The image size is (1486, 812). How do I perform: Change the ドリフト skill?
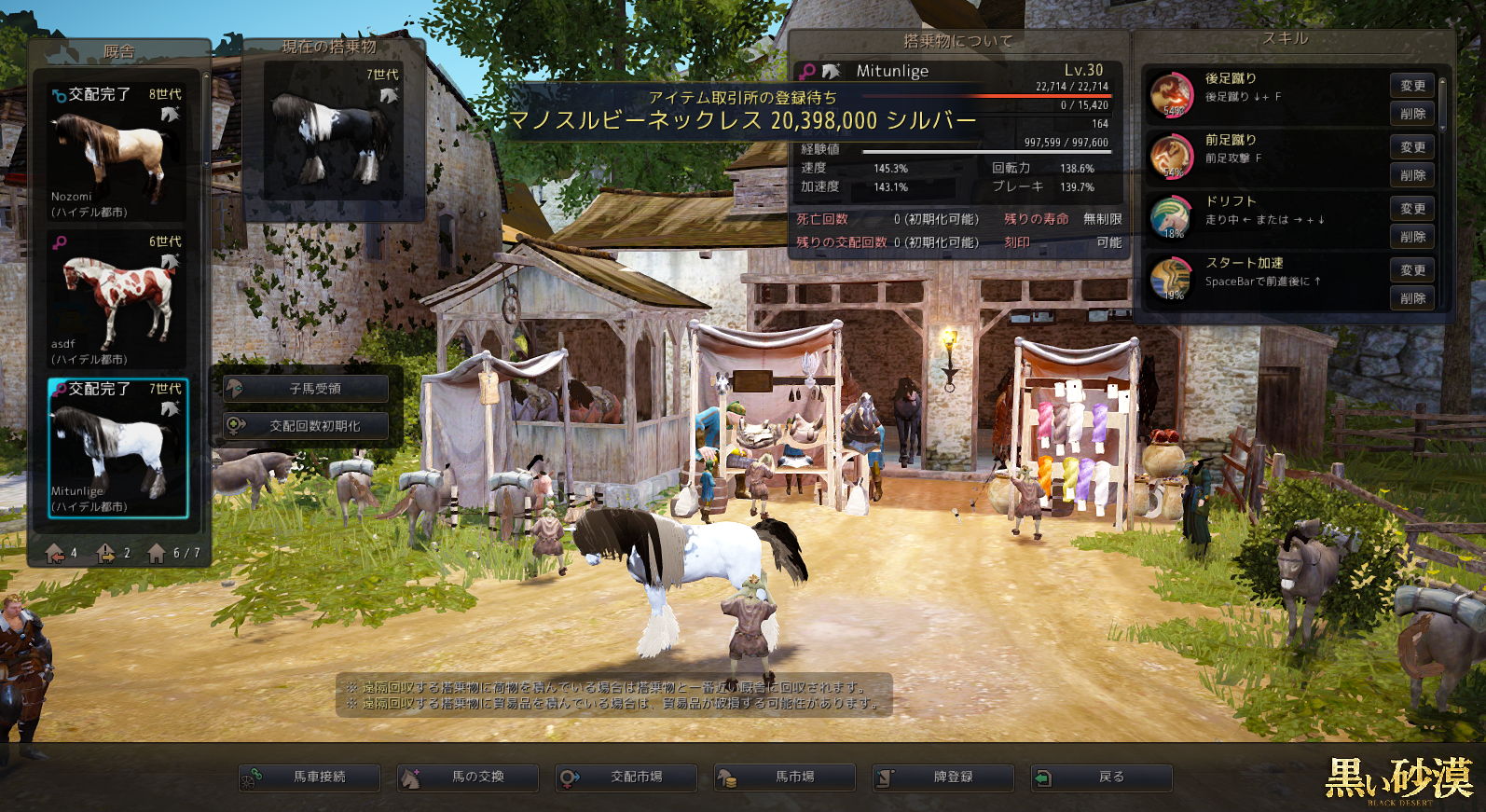(1412, 209)
